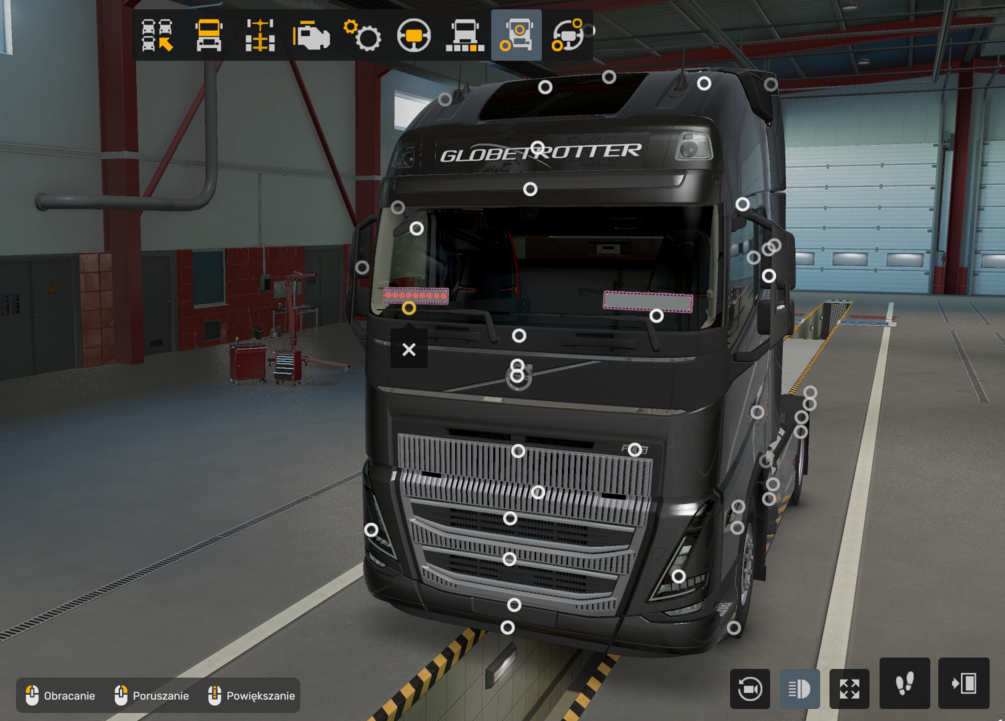Select the cabin category truck icon
This screenshot has width=1005, height=721.
209,35
